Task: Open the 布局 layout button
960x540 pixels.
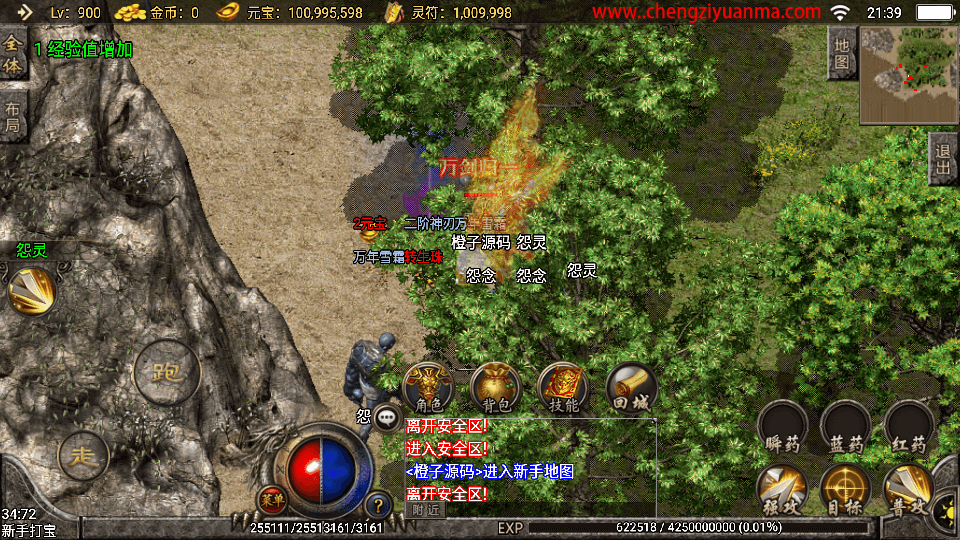Action: 12,118
